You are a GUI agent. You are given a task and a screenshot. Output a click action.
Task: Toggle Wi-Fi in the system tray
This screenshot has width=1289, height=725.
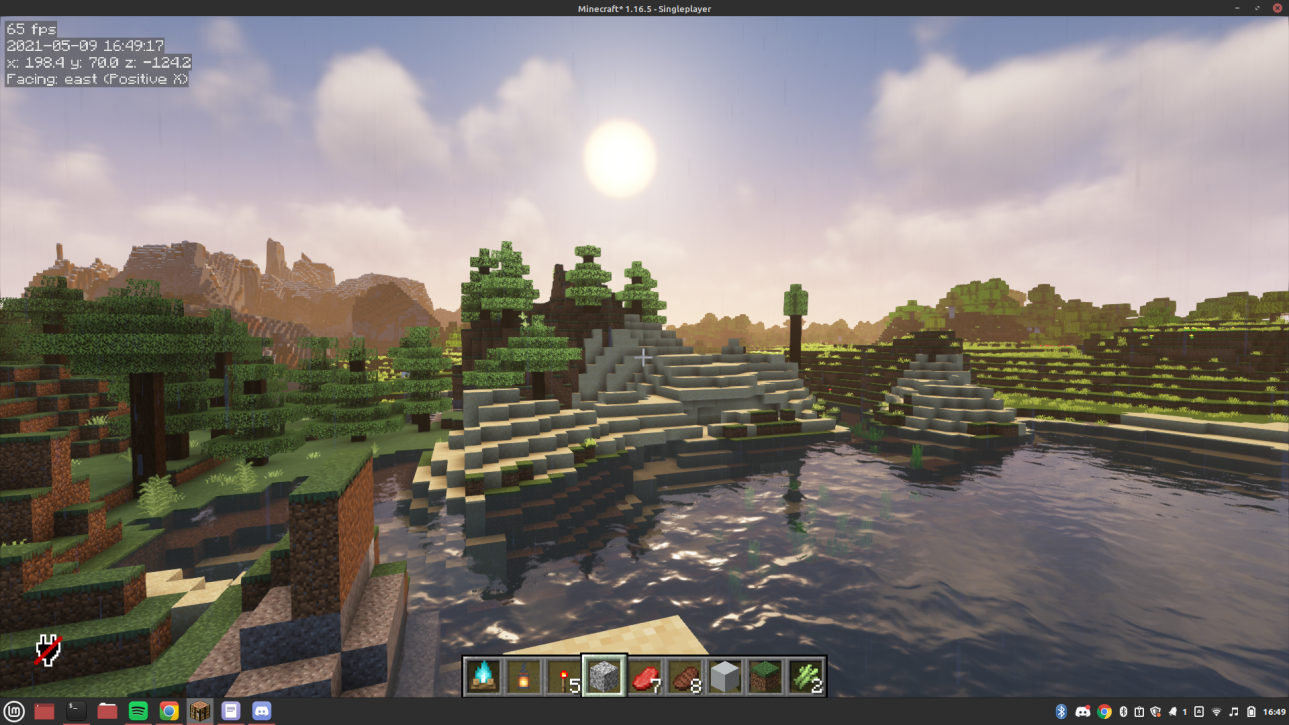pos(1216,711)
